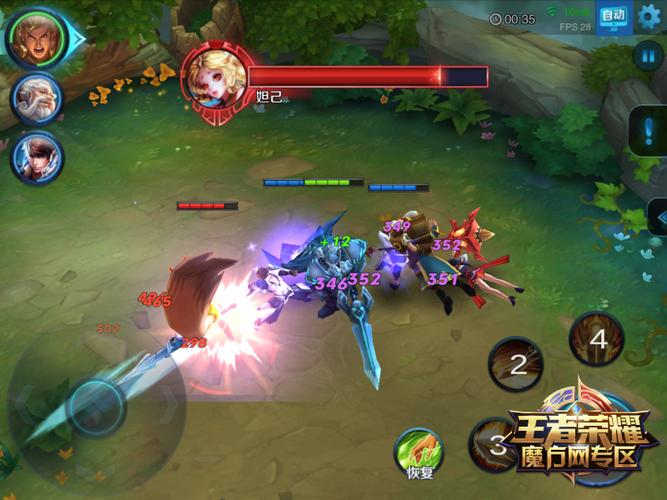Pause the match
The image size is (667, 500).
pos(645,56)
